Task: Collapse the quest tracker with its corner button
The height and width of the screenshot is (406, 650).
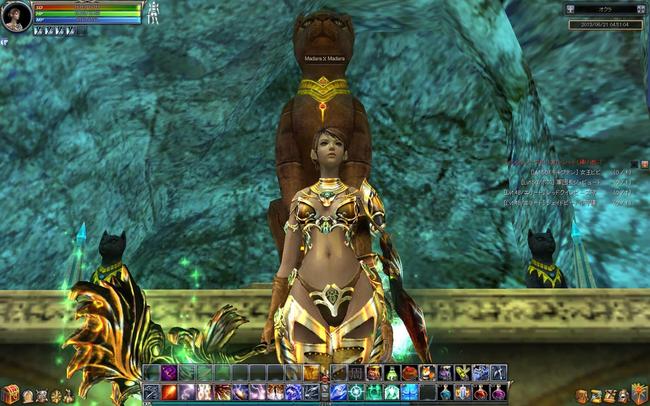Action: pyautogui.click(x=644, y=164)
